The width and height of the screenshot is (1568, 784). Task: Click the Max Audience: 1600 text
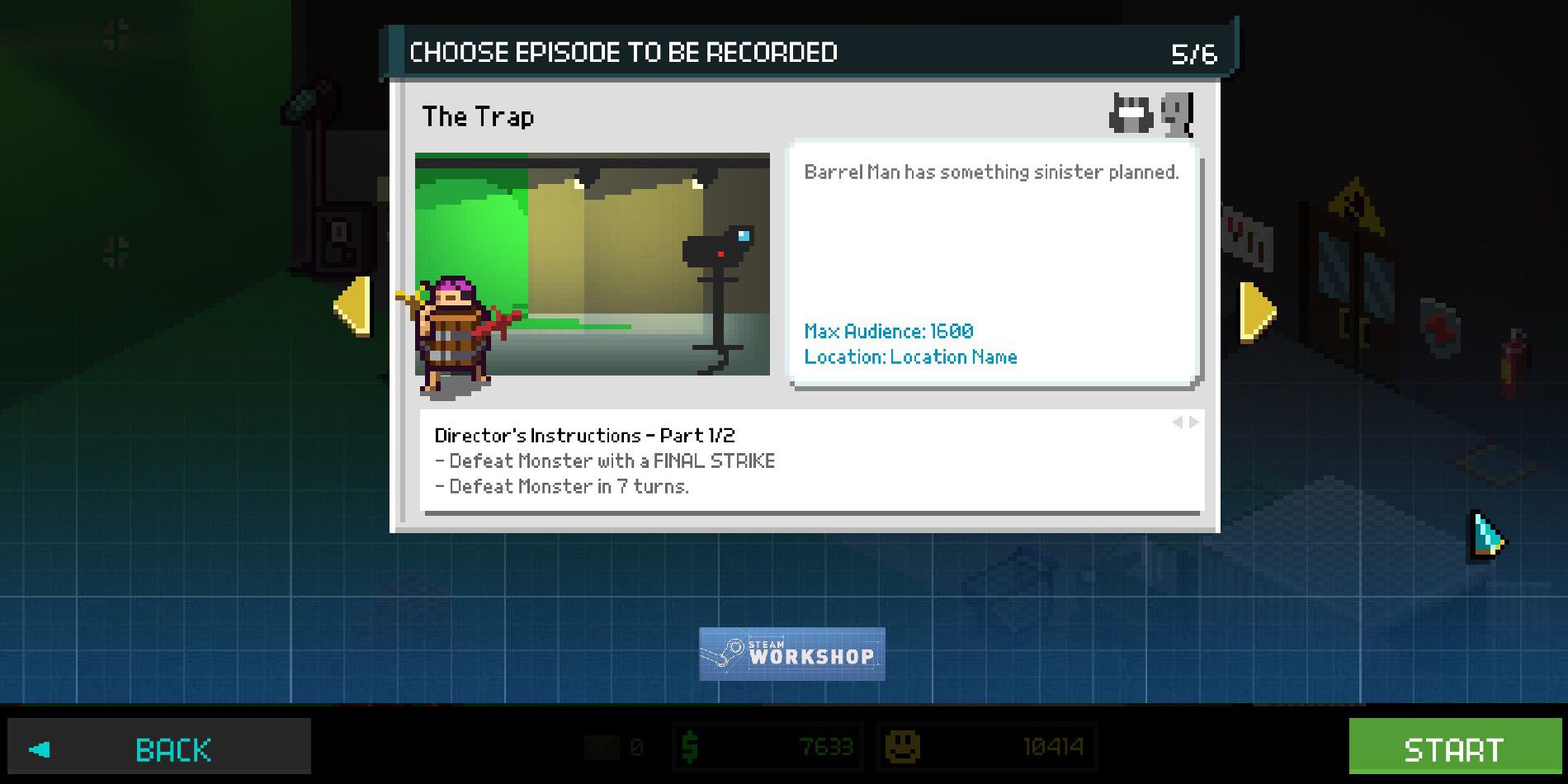pos(889,331)
